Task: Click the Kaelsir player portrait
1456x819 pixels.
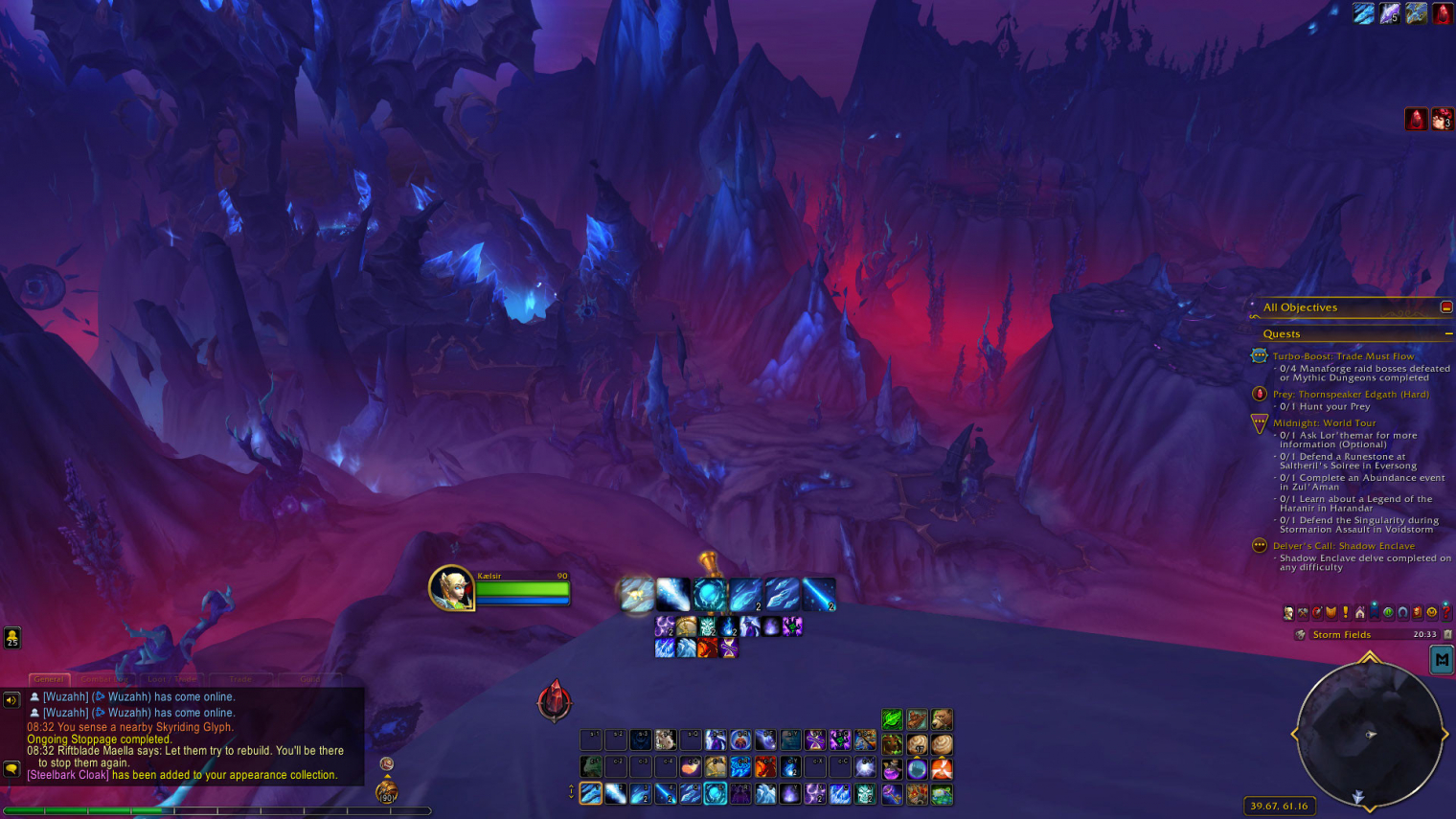Action: tap(451, 587)
